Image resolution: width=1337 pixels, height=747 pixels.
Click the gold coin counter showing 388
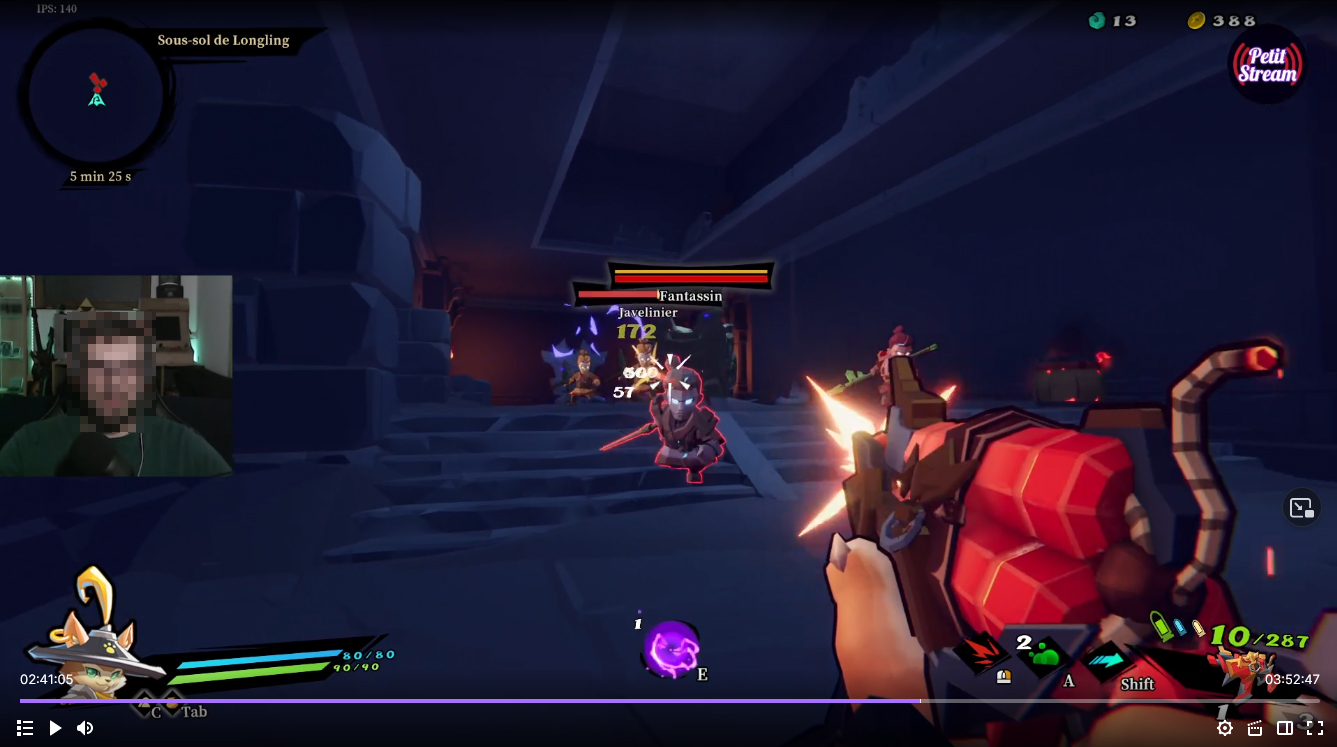[x=1222, y=20]
